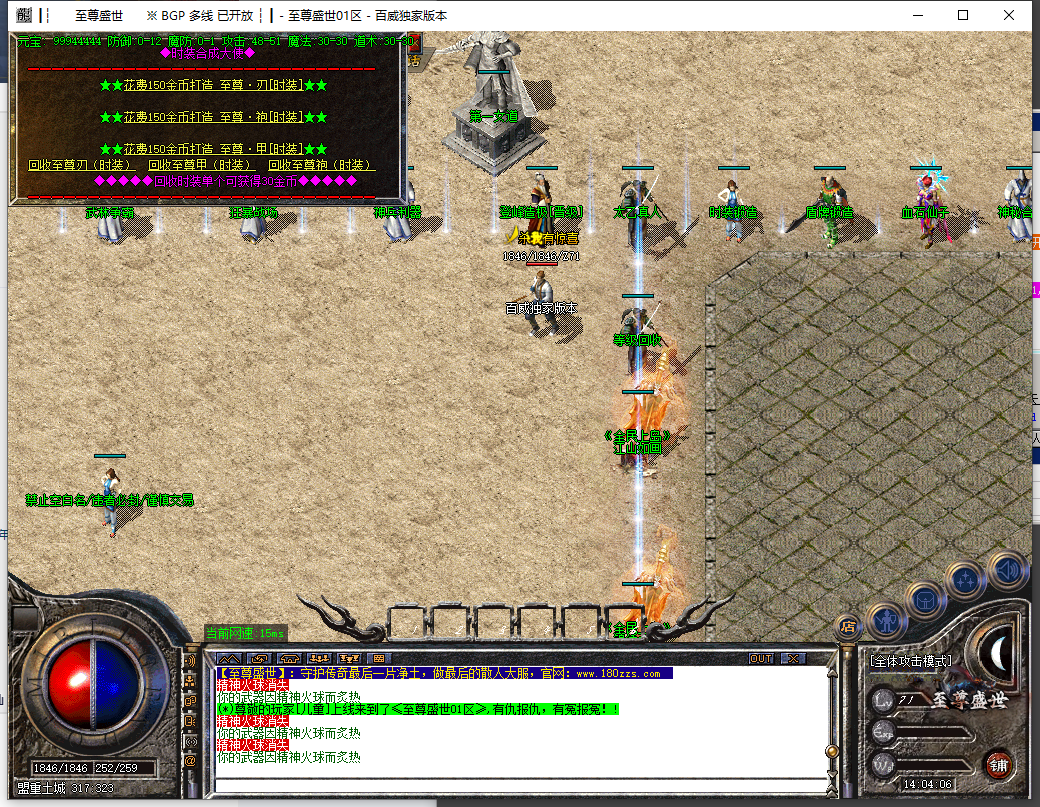This screenshot has width=1040, height=807.
Task: Choose forge 至尊·袍 costume for 150 gold
Action: 213,118
